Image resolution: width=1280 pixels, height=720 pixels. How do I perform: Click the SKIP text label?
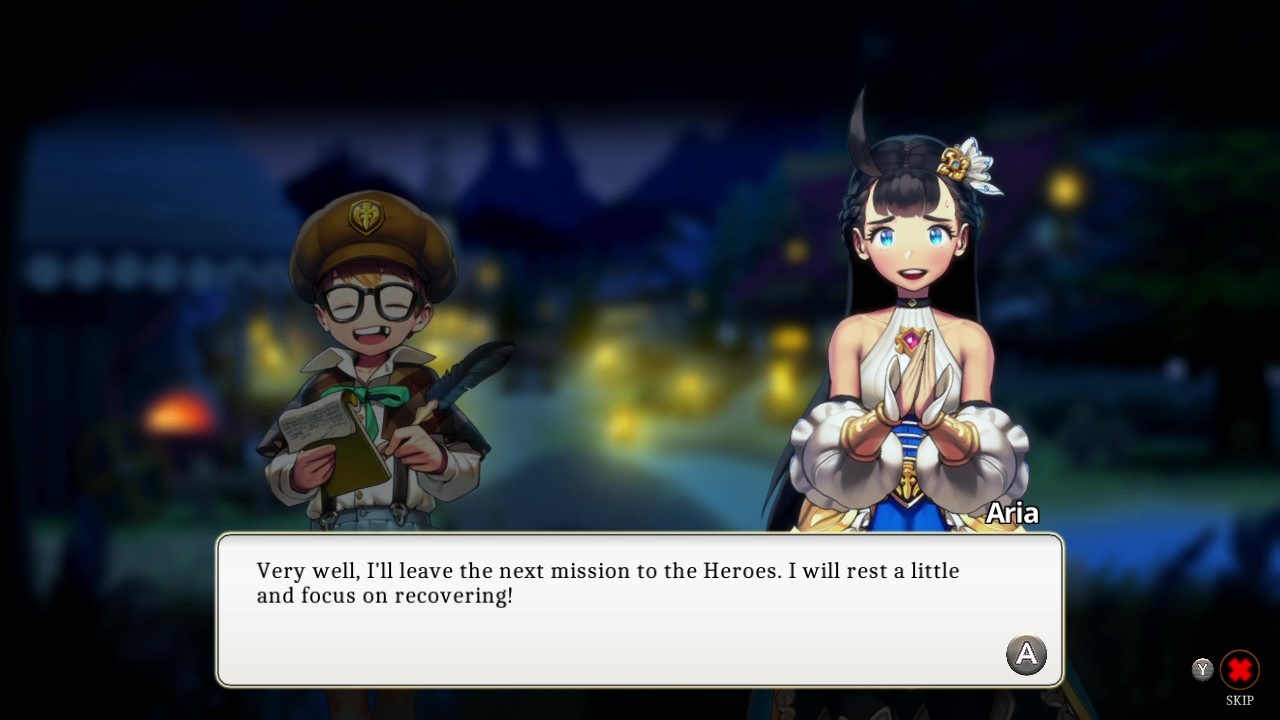coord(1239,700)
